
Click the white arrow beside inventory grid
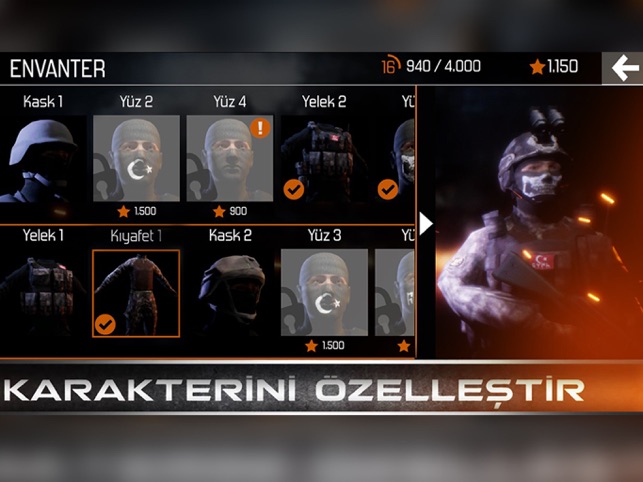426,223
